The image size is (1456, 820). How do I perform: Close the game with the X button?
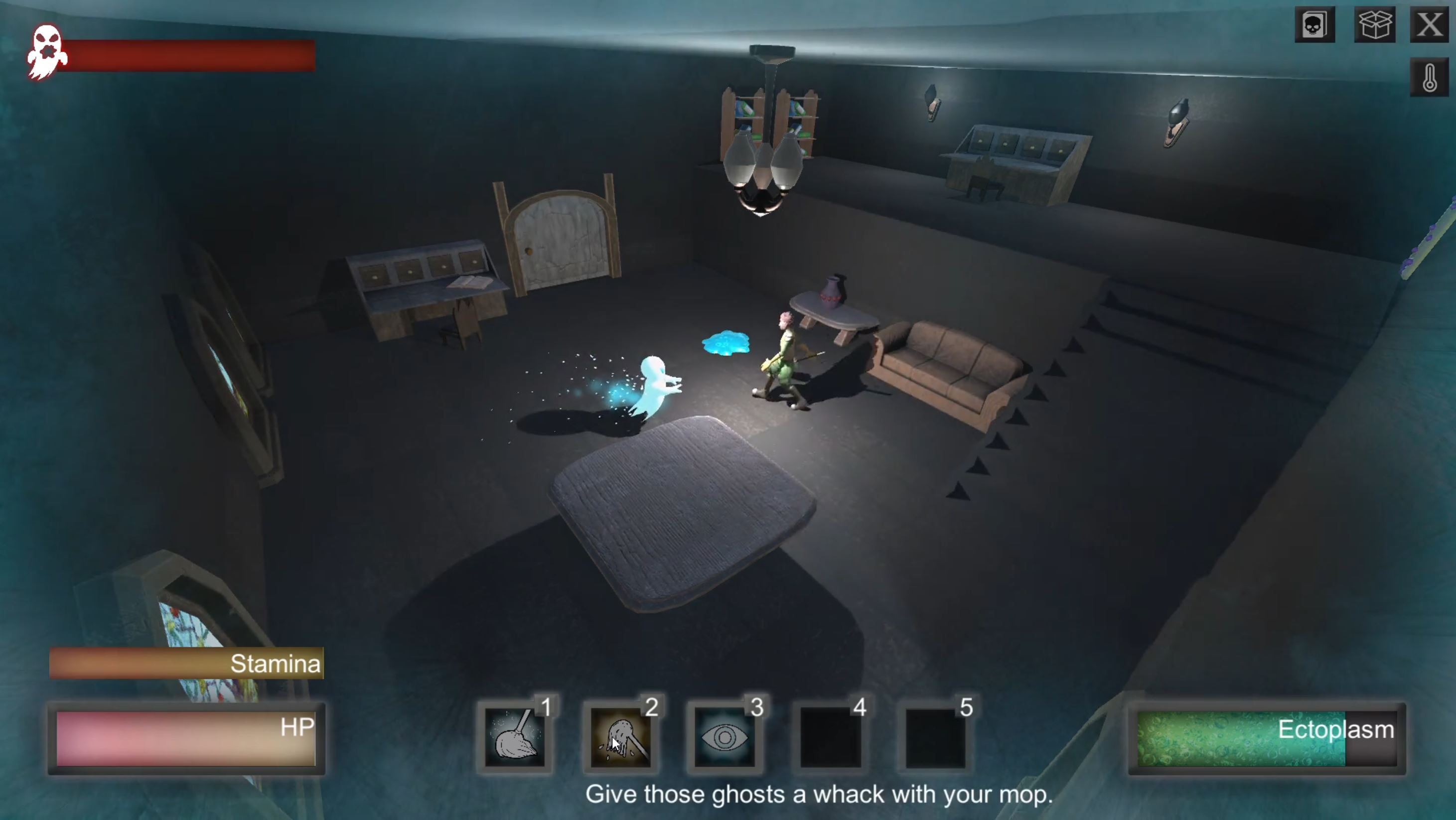tap(1429, 25)
